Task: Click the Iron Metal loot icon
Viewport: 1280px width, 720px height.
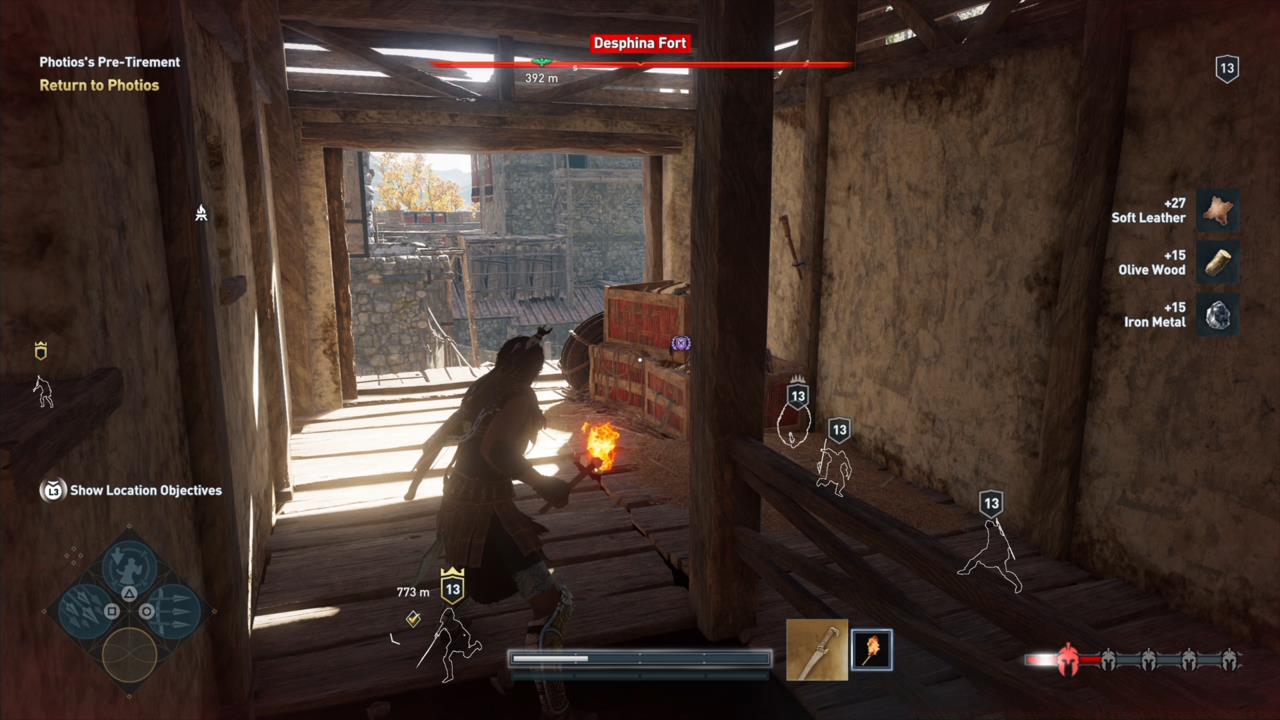Action: coord(1218,315)
